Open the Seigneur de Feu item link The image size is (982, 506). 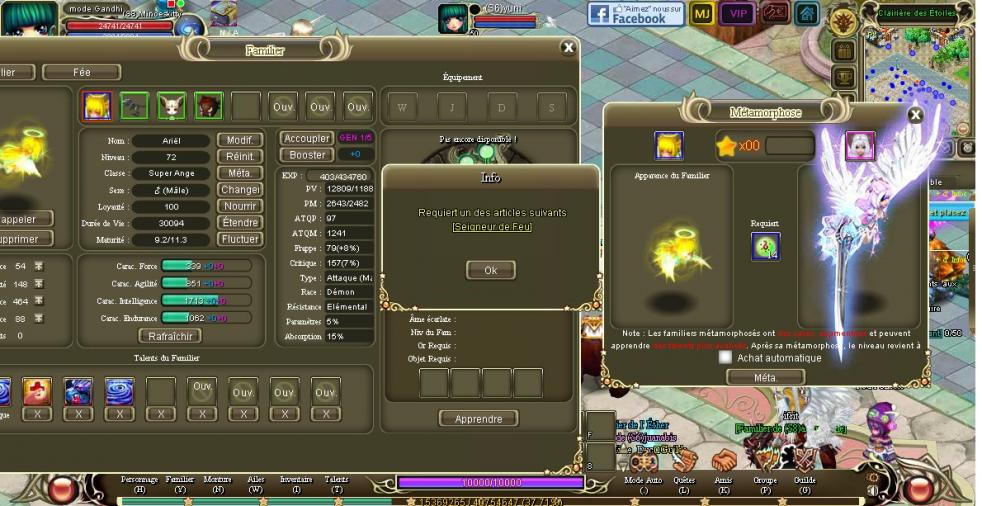492,227
